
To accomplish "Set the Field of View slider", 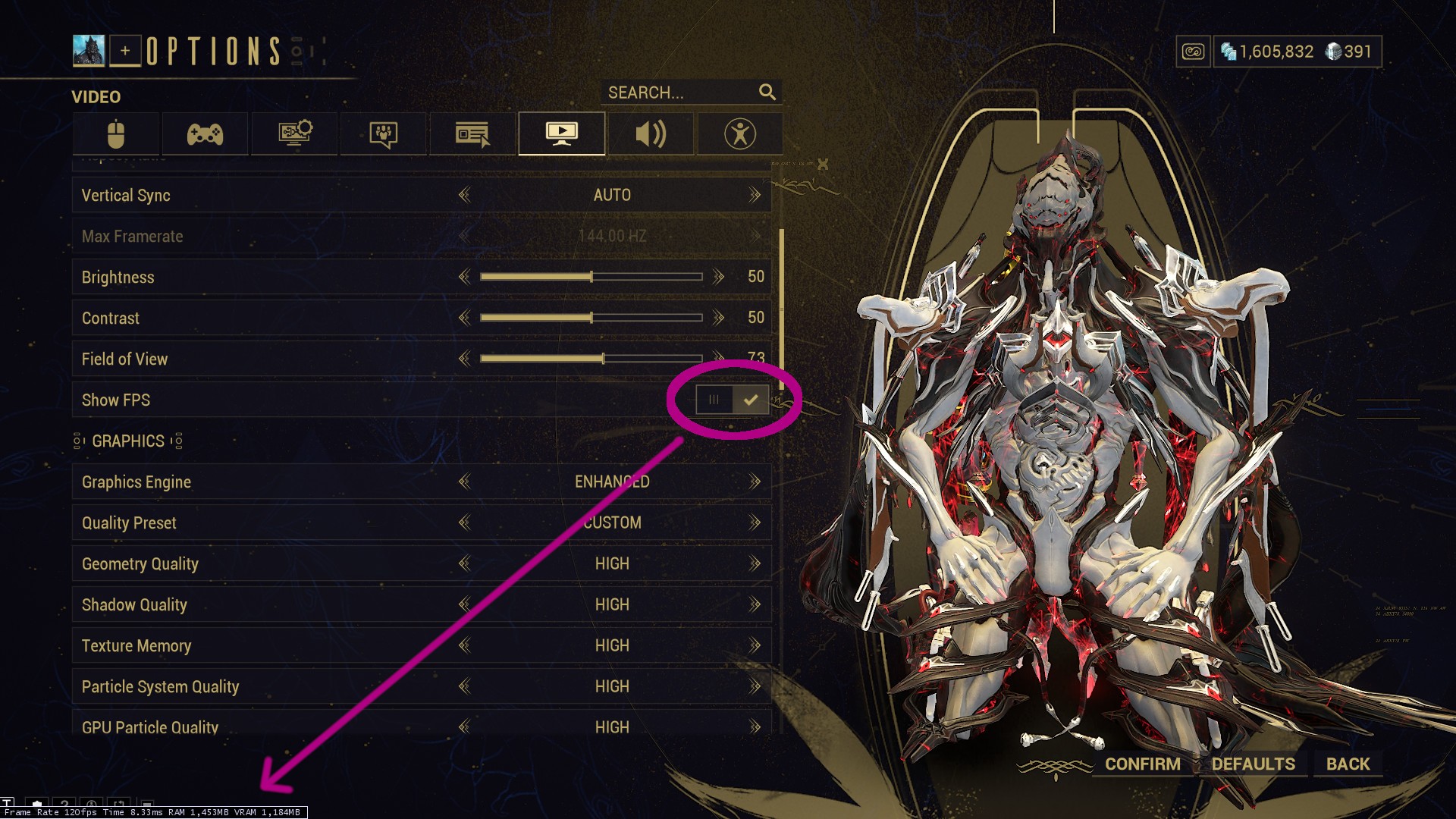I will pos(603,359).
